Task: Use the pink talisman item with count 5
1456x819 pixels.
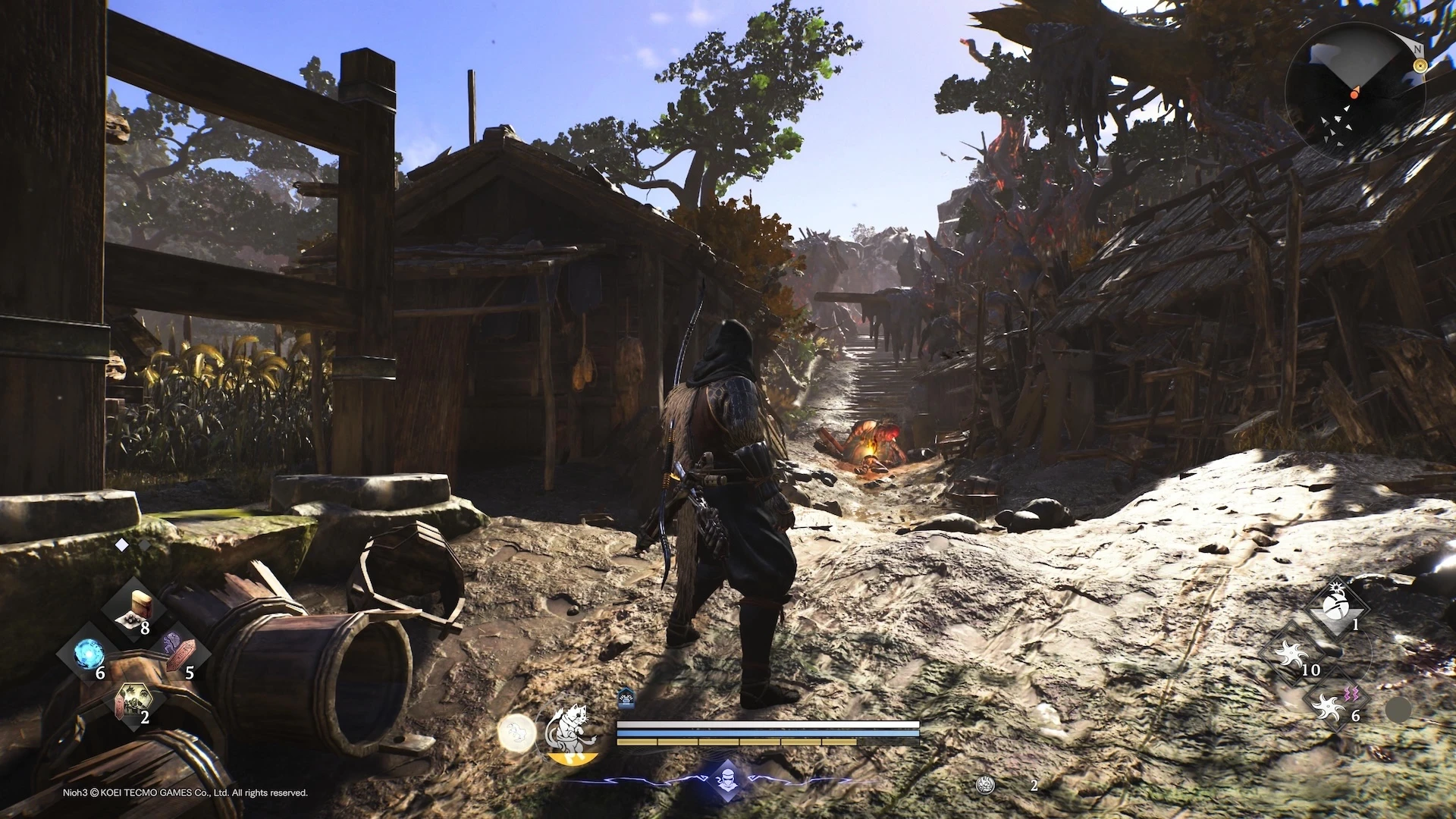Action: click(179, 654)
